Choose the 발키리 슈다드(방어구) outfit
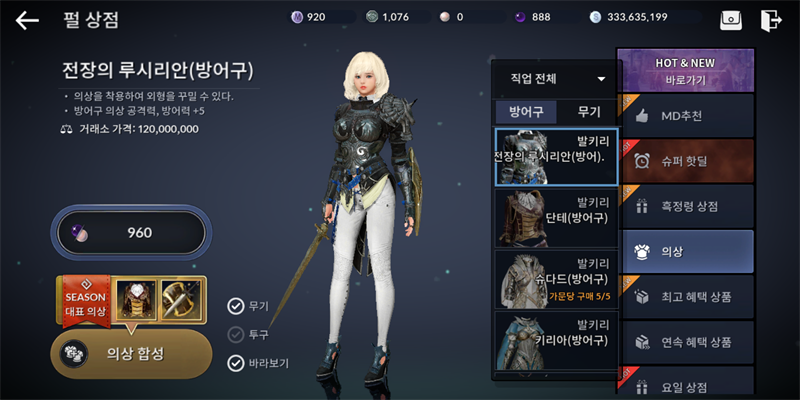Screen dimensions: 800x400 pyautogui.click(x=556, y=278)
